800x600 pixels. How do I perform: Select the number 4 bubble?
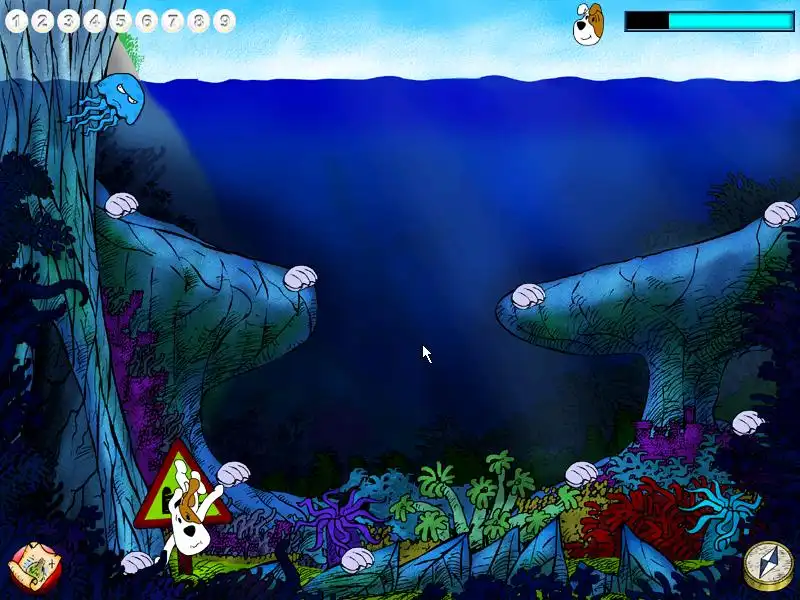pyautogui.click(x=95, y=20)
